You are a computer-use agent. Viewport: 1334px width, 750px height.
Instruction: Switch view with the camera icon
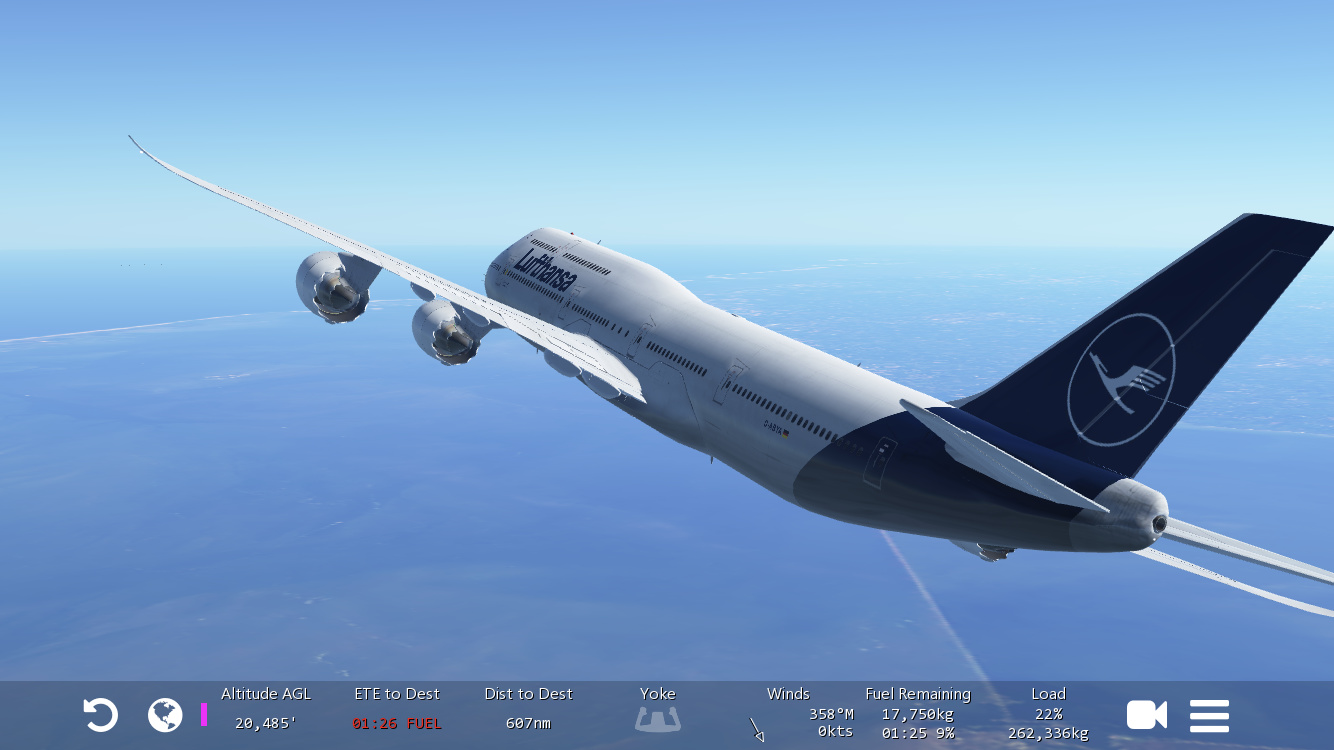click(x=1146, y=715)
